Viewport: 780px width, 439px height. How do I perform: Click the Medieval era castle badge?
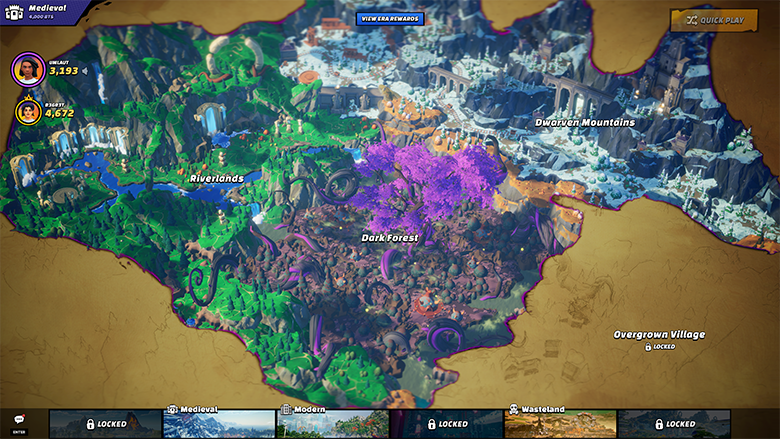click(x=13, y=12)
